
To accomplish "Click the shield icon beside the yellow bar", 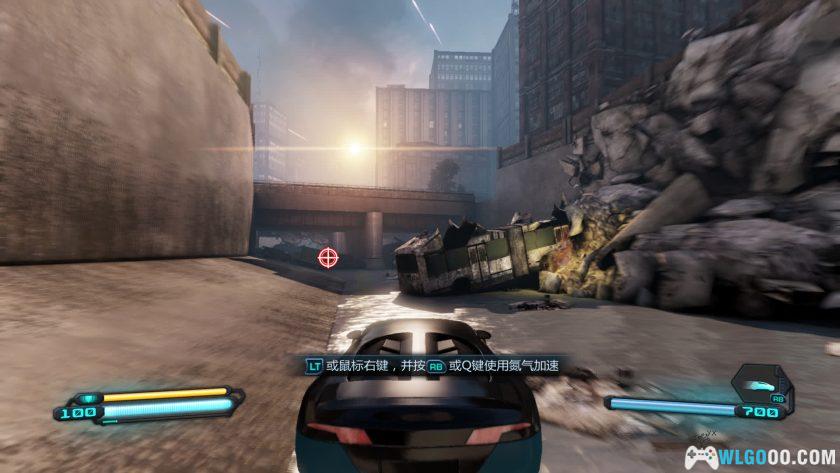I will tap(89, 397).
